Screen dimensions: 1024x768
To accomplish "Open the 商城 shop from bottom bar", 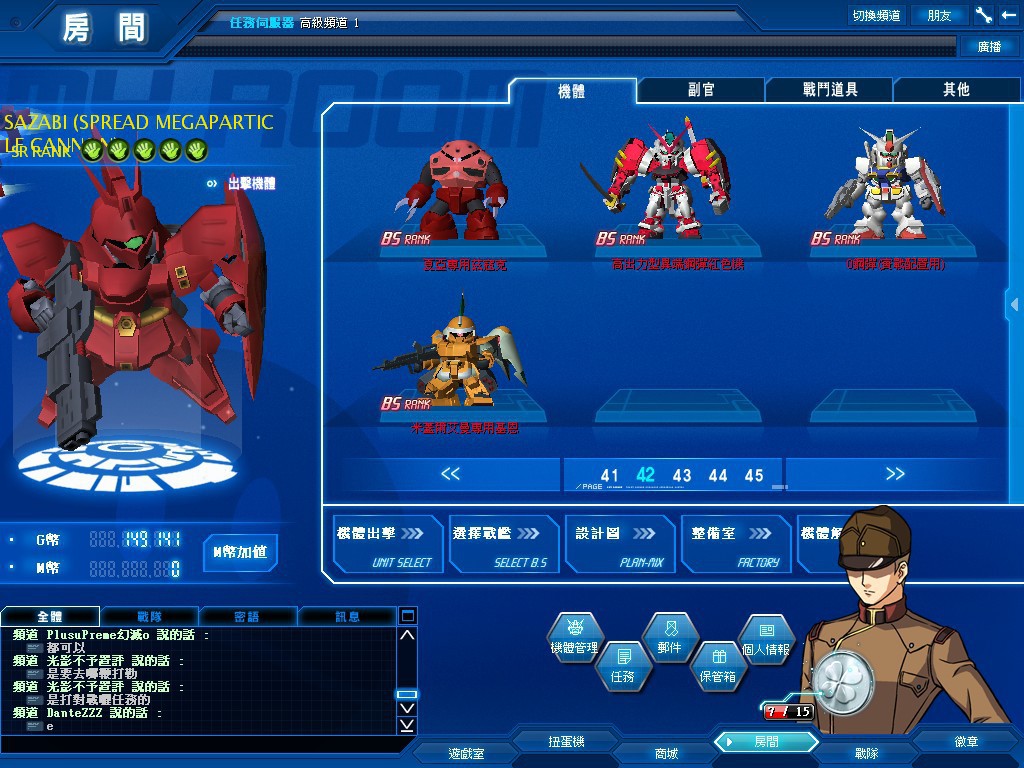I will coord(666,753).
